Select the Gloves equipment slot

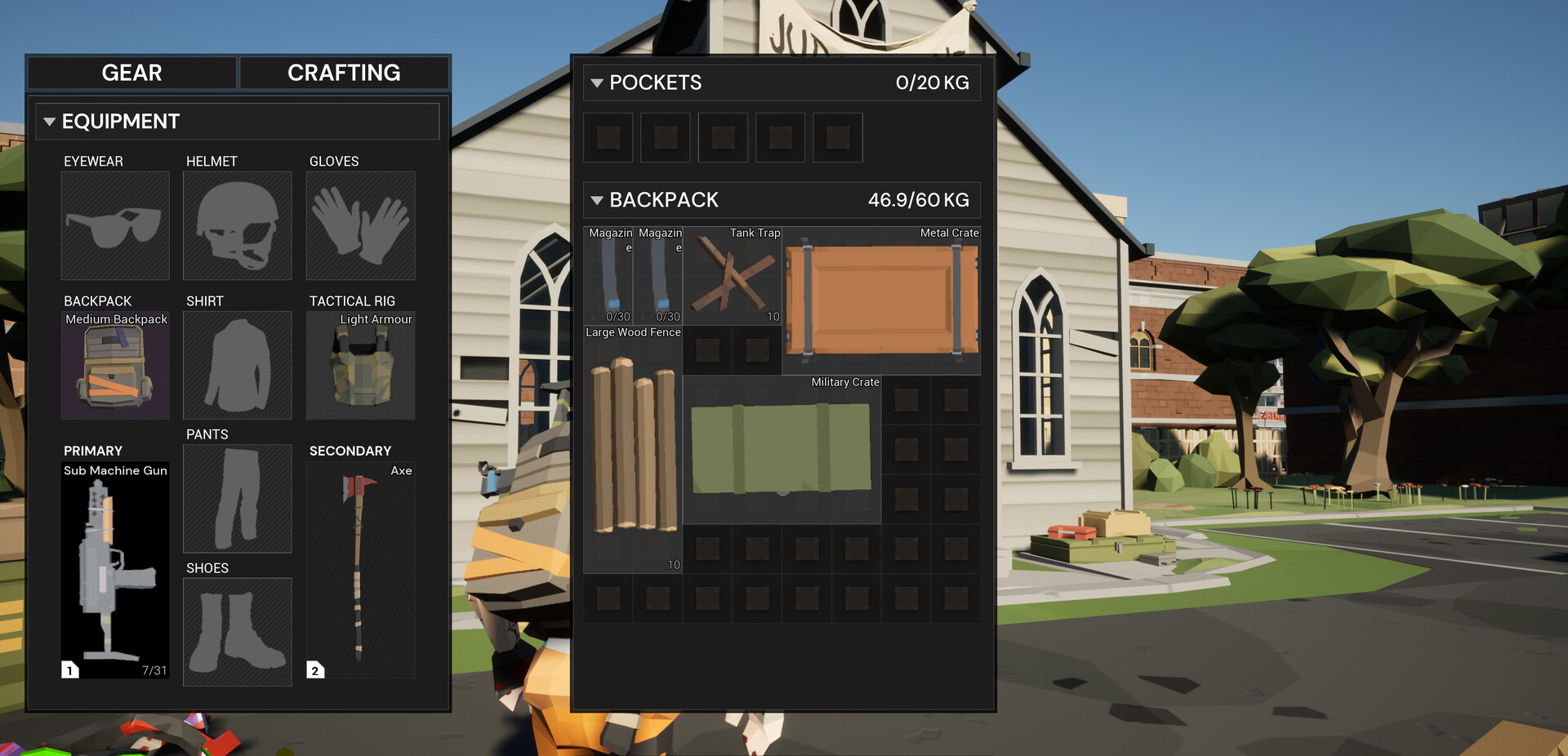coord(360,225)
